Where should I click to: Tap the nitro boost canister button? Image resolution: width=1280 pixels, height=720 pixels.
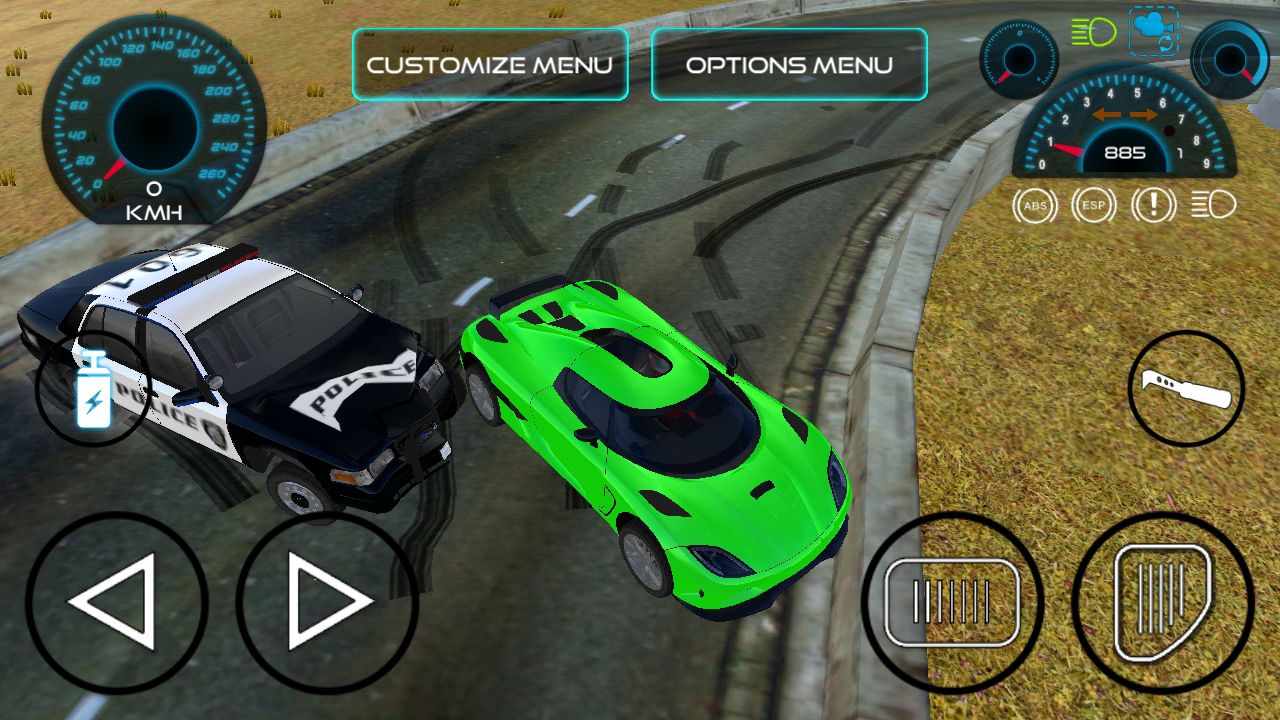click(x=92, y=390)
